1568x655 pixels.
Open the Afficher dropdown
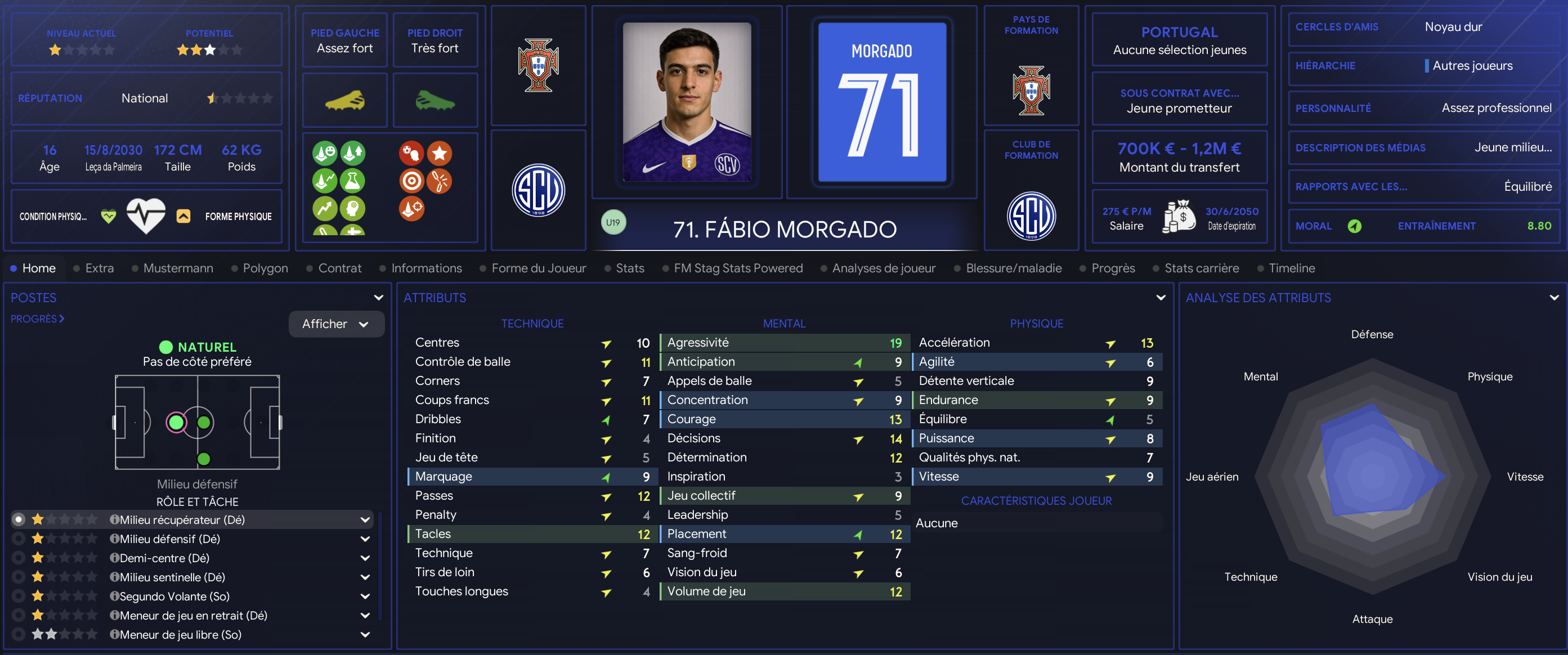pyautogui.click(x=336, y=324)
